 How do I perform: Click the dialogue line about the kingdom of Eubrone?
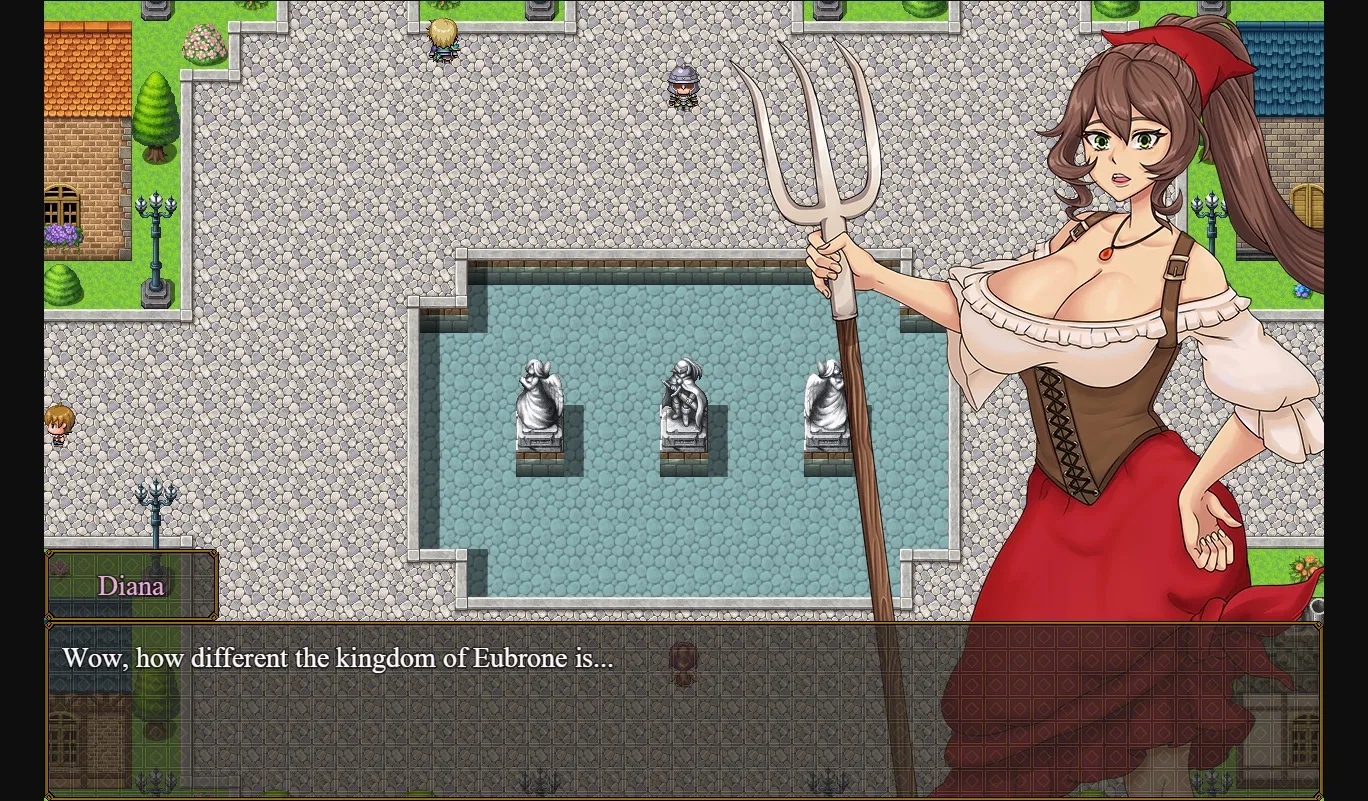coord(338,658)
